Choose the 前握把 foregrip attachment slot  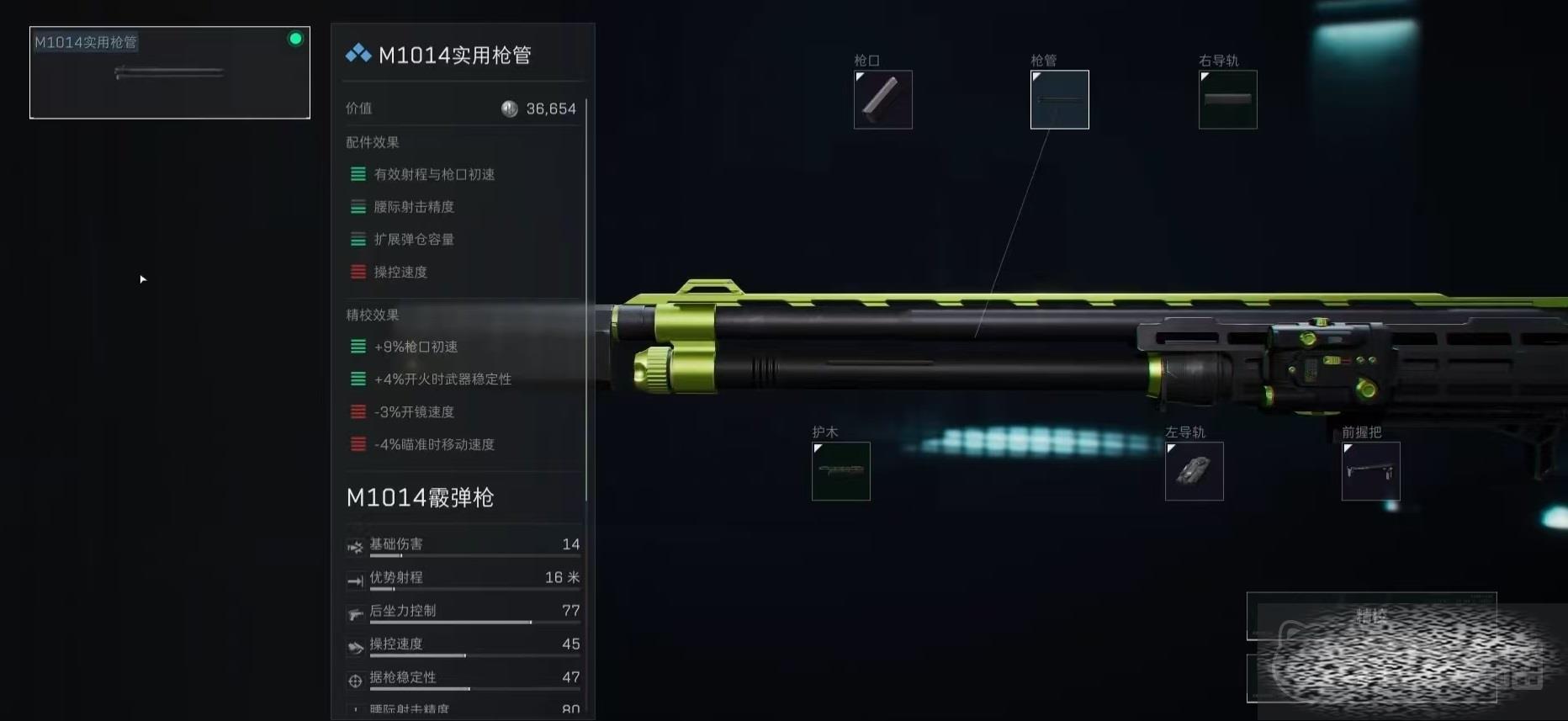(x=1370, y=471)
